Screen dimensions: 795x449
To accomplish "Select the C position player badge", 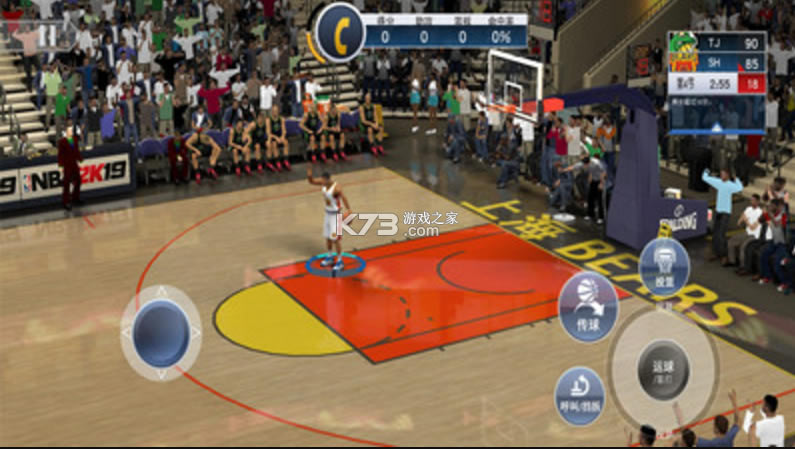I will 337,28.
